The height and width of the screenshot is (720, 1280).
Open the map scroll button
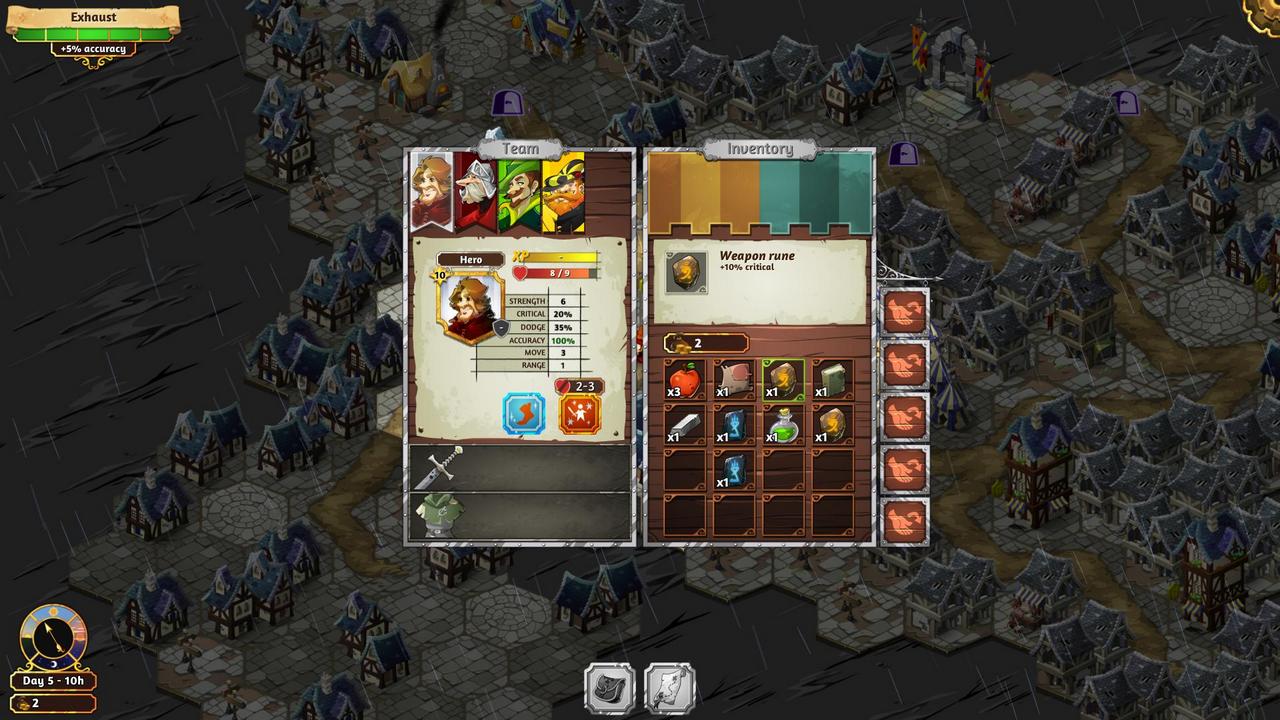669,688
